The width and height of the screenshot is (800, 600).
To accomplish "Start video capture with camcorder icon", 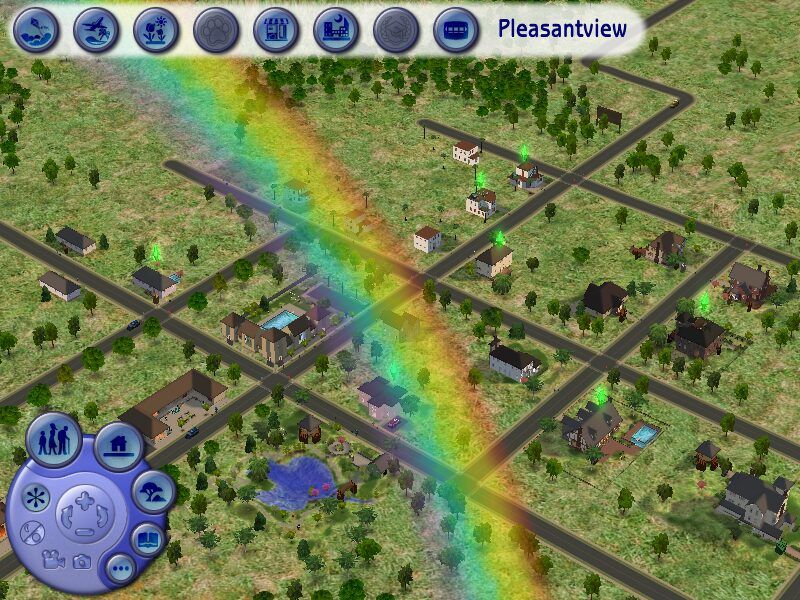I will pyautogui.click(x=51, y=558).
